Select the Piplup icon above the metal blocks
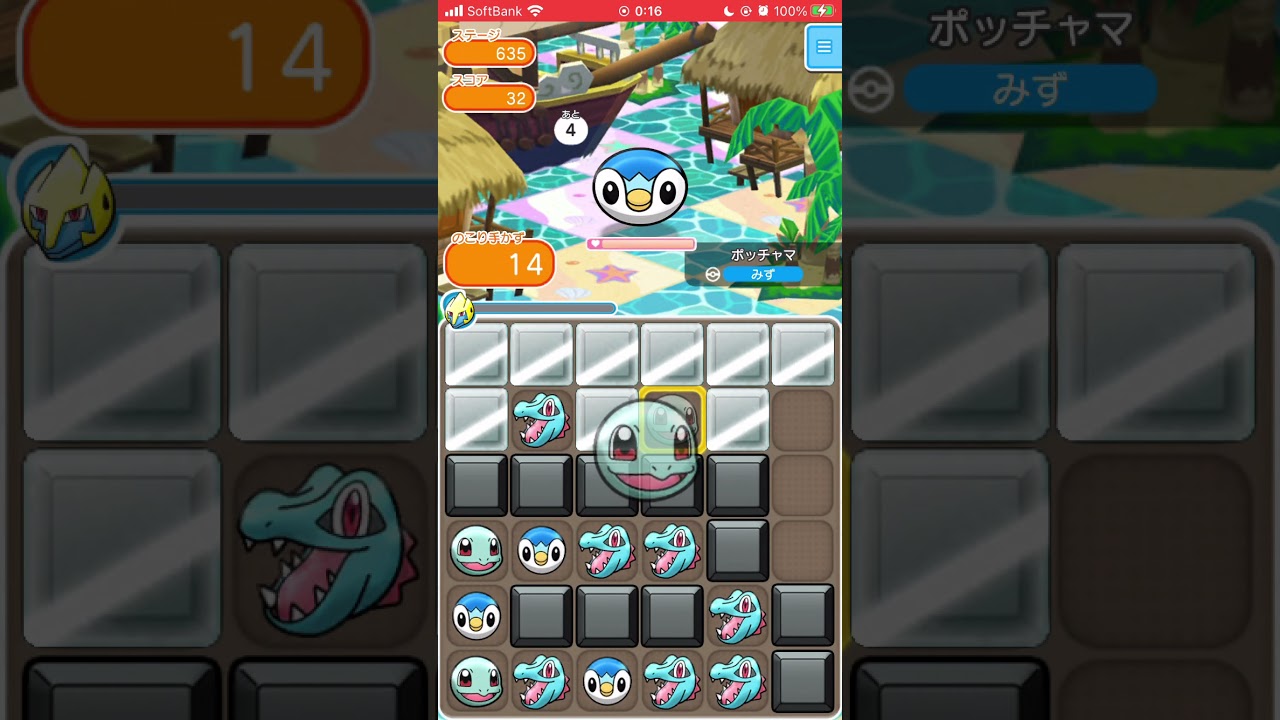1280x720 pixels. 541,550
